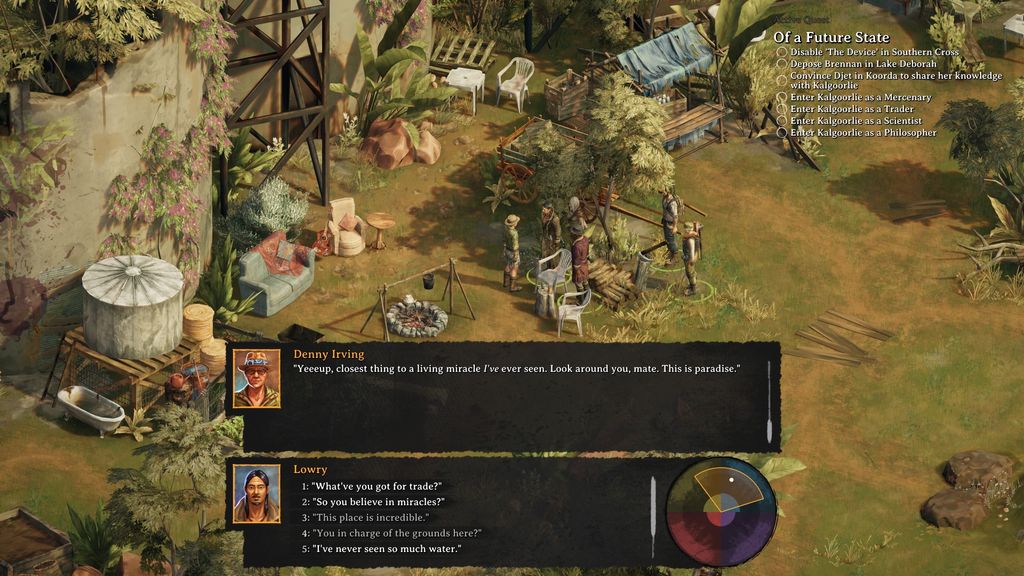Pick the "This place is incredible." response
The image size is (1024, 576).
(x=370, y=518)
